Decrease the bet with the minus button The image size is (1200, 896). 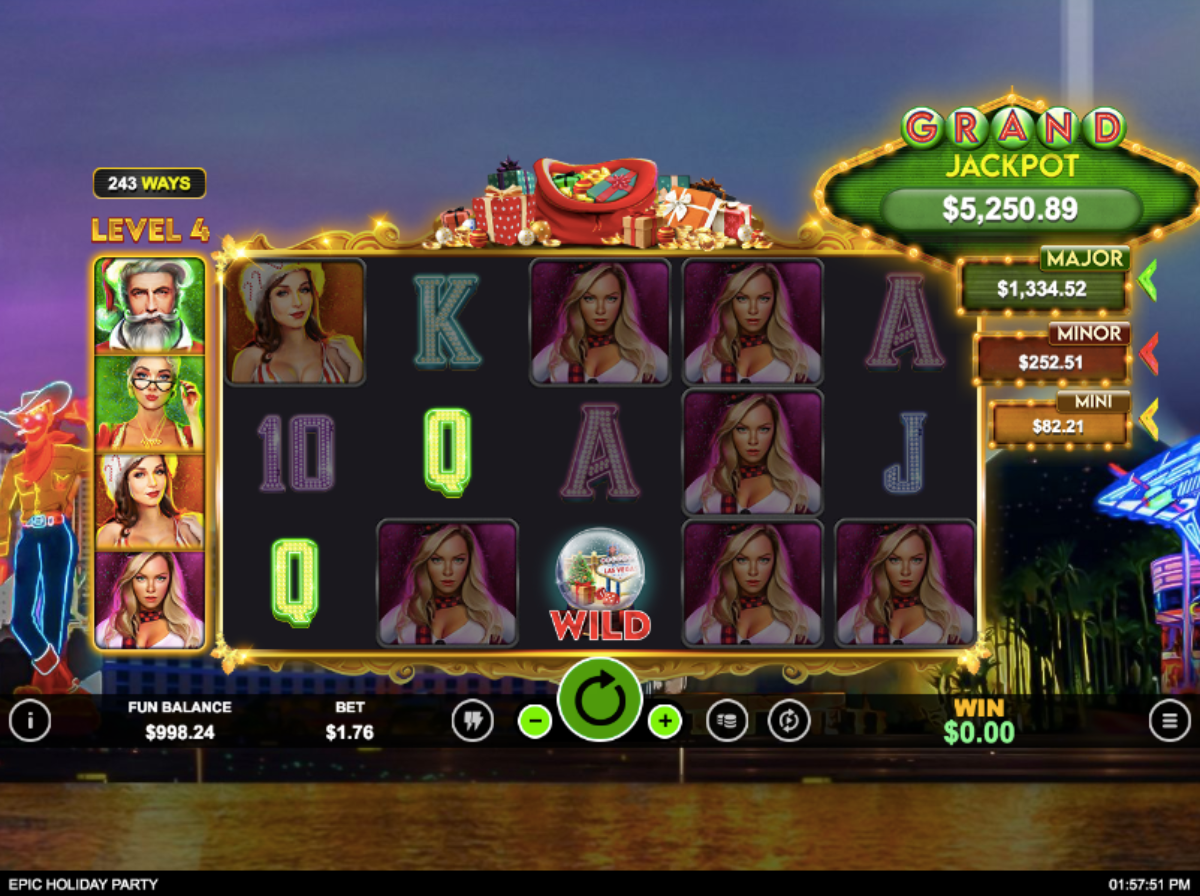[x=535, y=720]
